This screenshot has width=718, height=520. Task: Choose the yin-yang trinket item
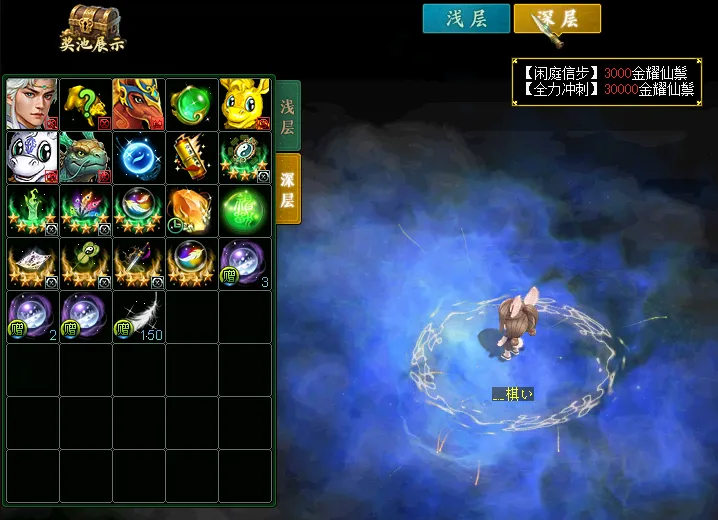(245, 157)
